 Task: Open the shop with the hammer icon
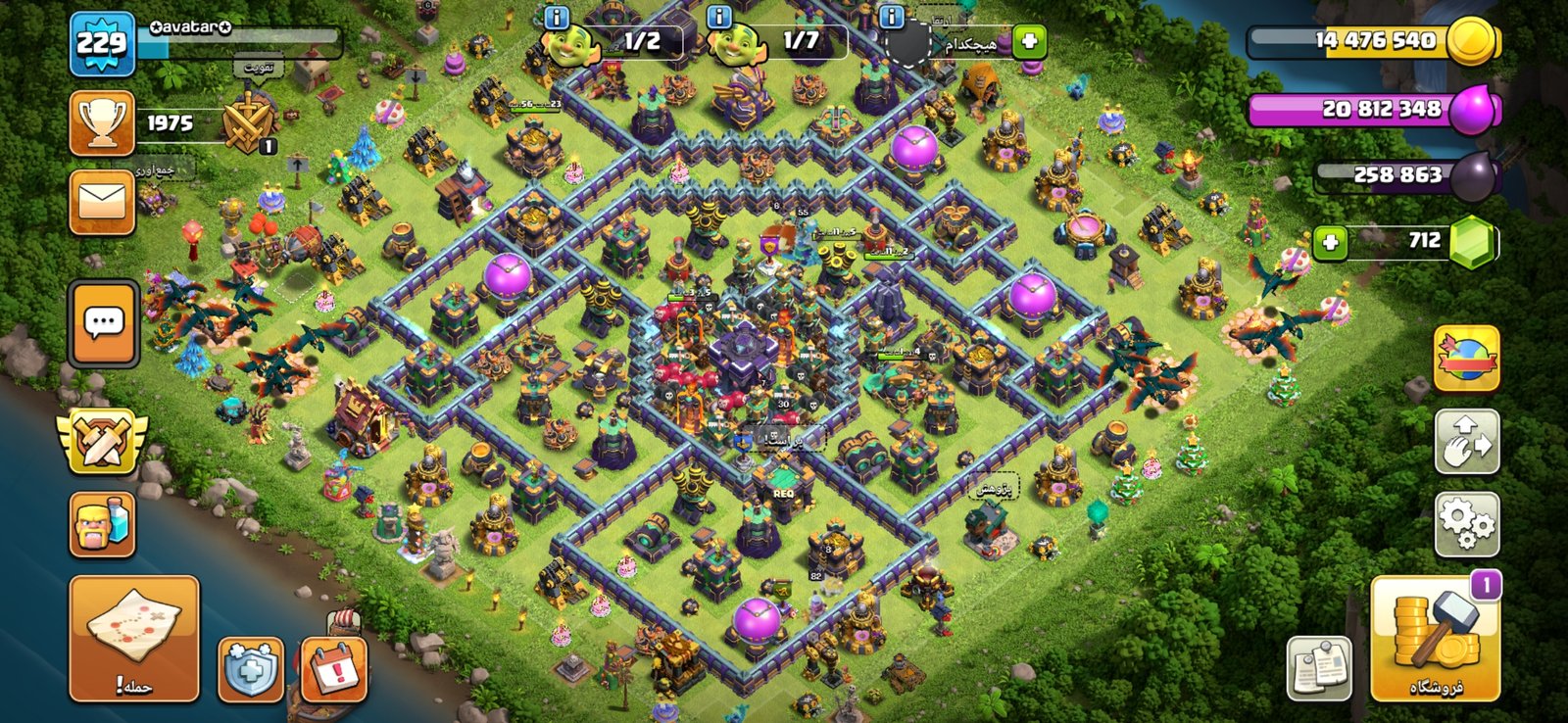pos(1435,637)
